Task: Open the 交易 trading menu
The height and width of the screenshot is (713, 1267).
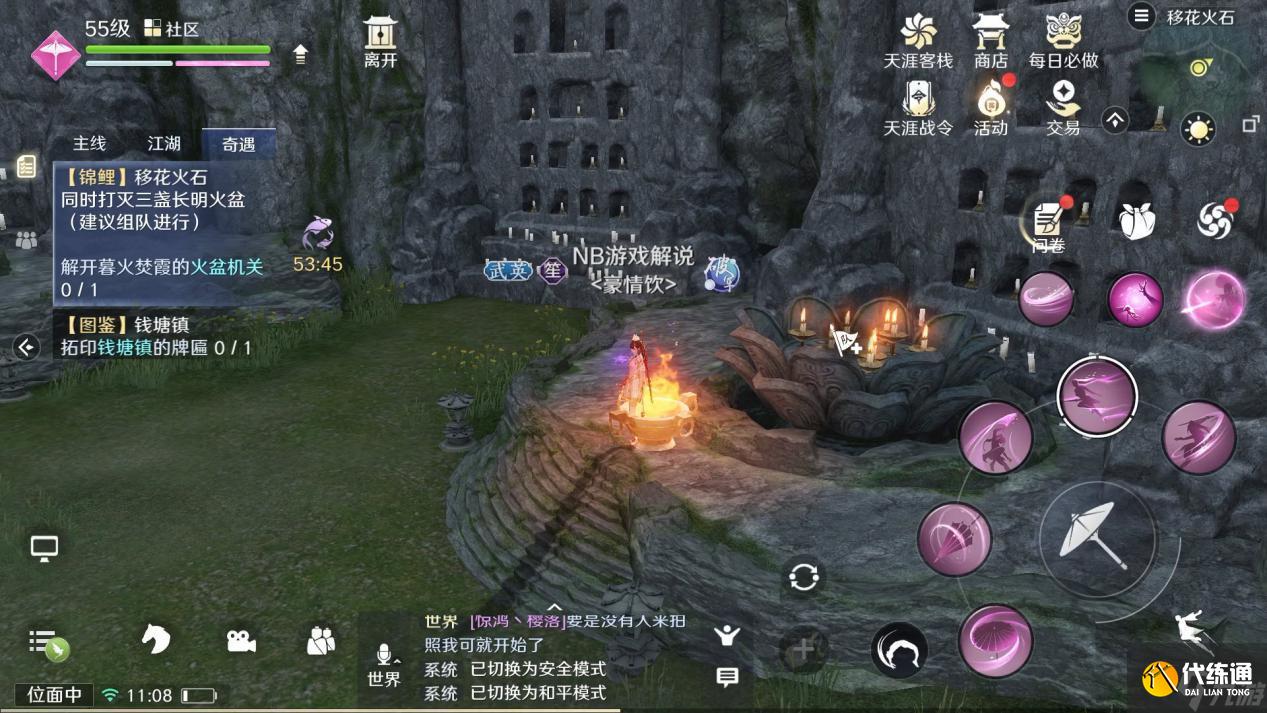Action: pos(1063,108)
